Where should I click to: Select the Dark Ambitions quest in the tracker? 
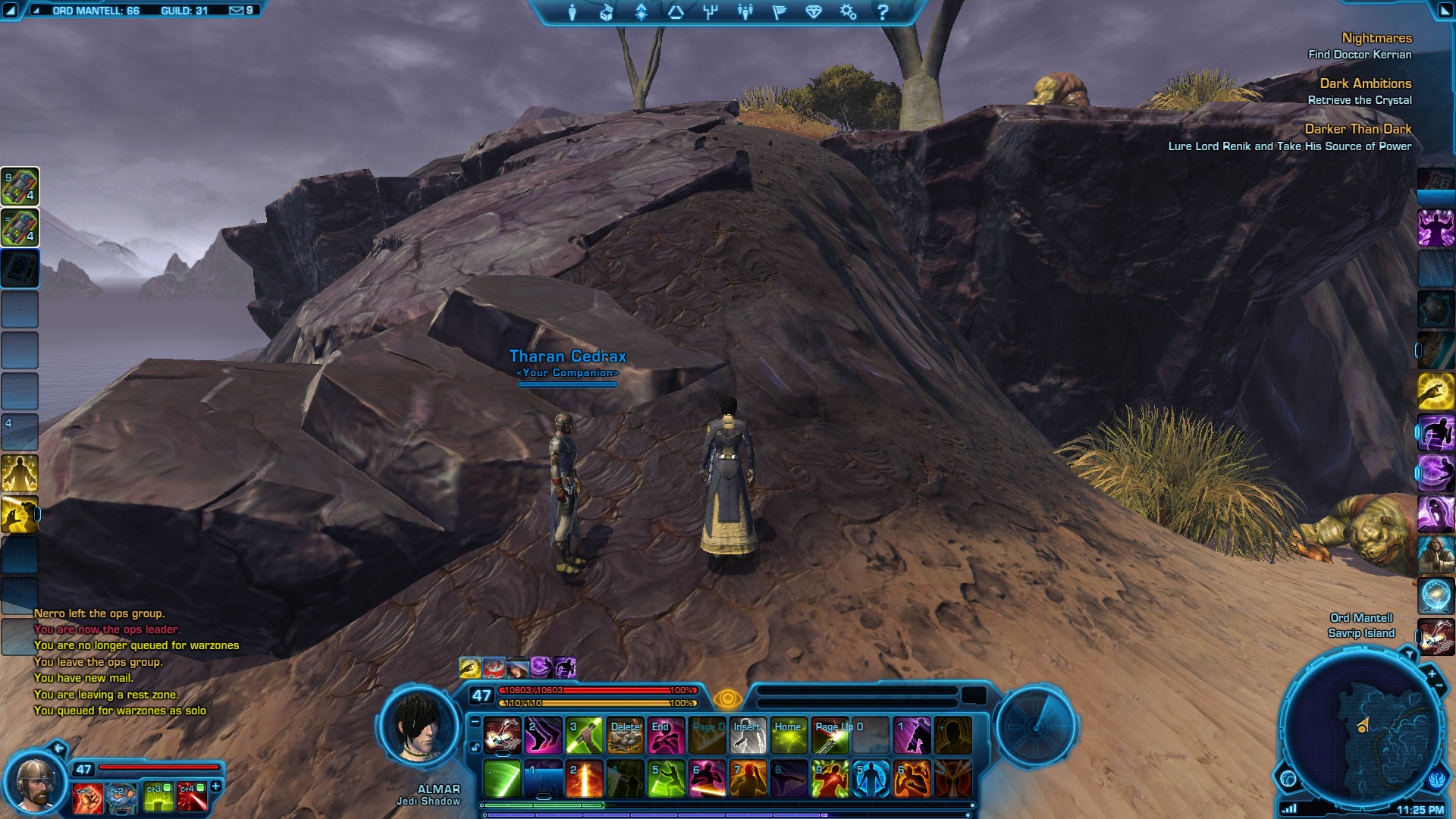[x=1365, y=83]
